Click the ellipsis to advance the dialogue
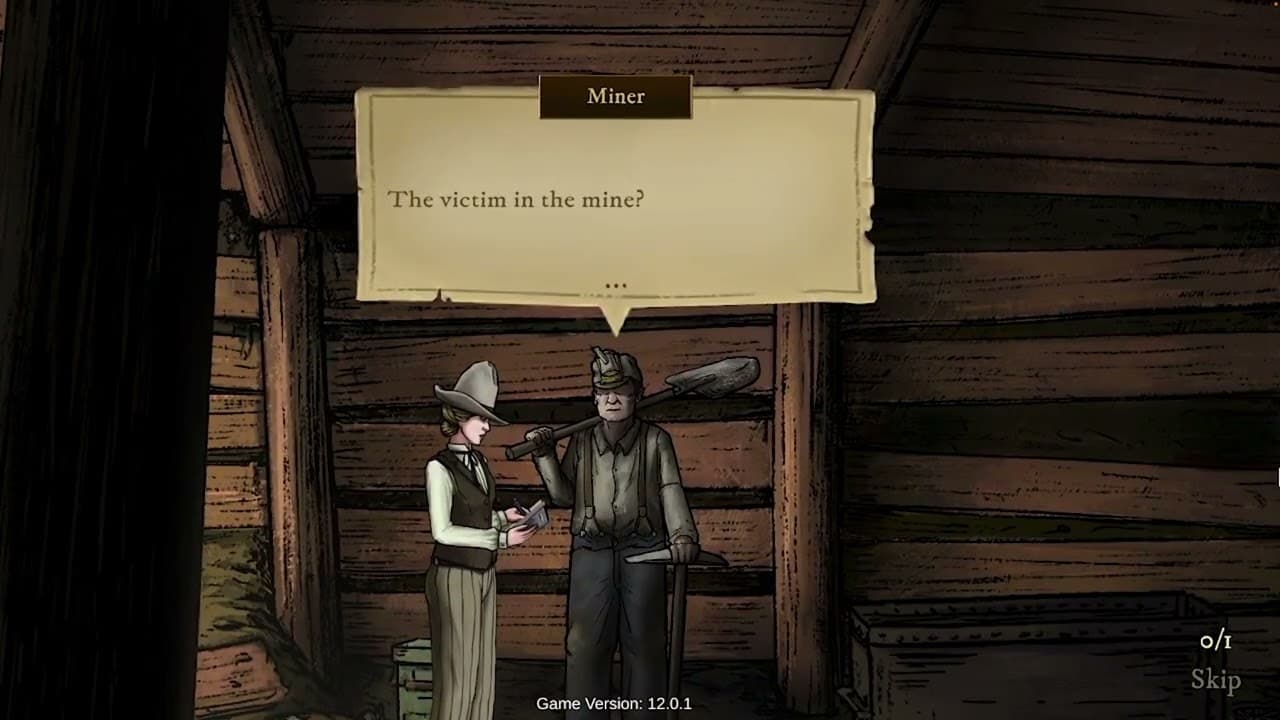 (616, 286)
